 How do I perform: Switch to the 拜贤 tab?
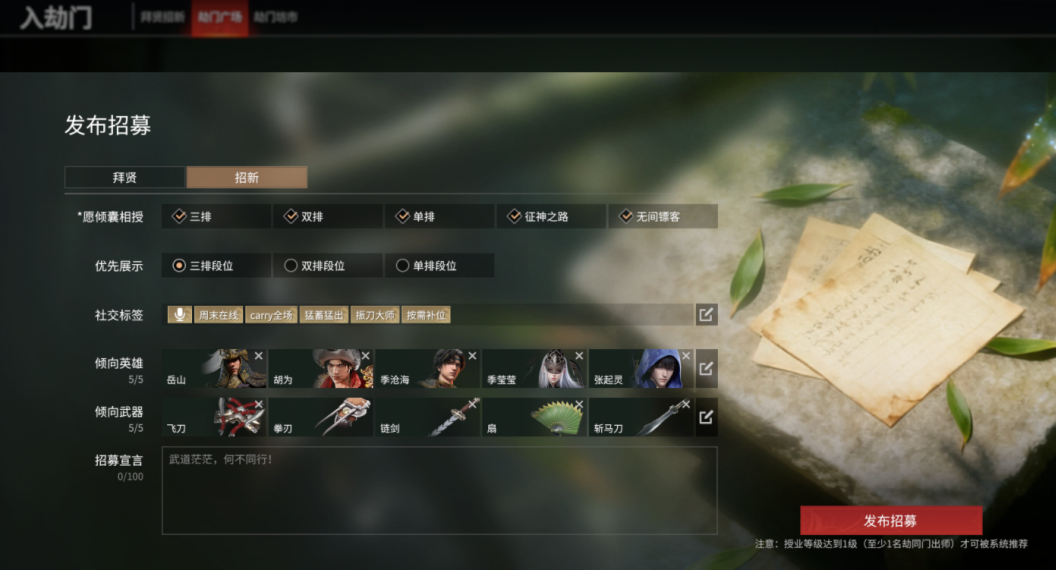coord(125,178)
